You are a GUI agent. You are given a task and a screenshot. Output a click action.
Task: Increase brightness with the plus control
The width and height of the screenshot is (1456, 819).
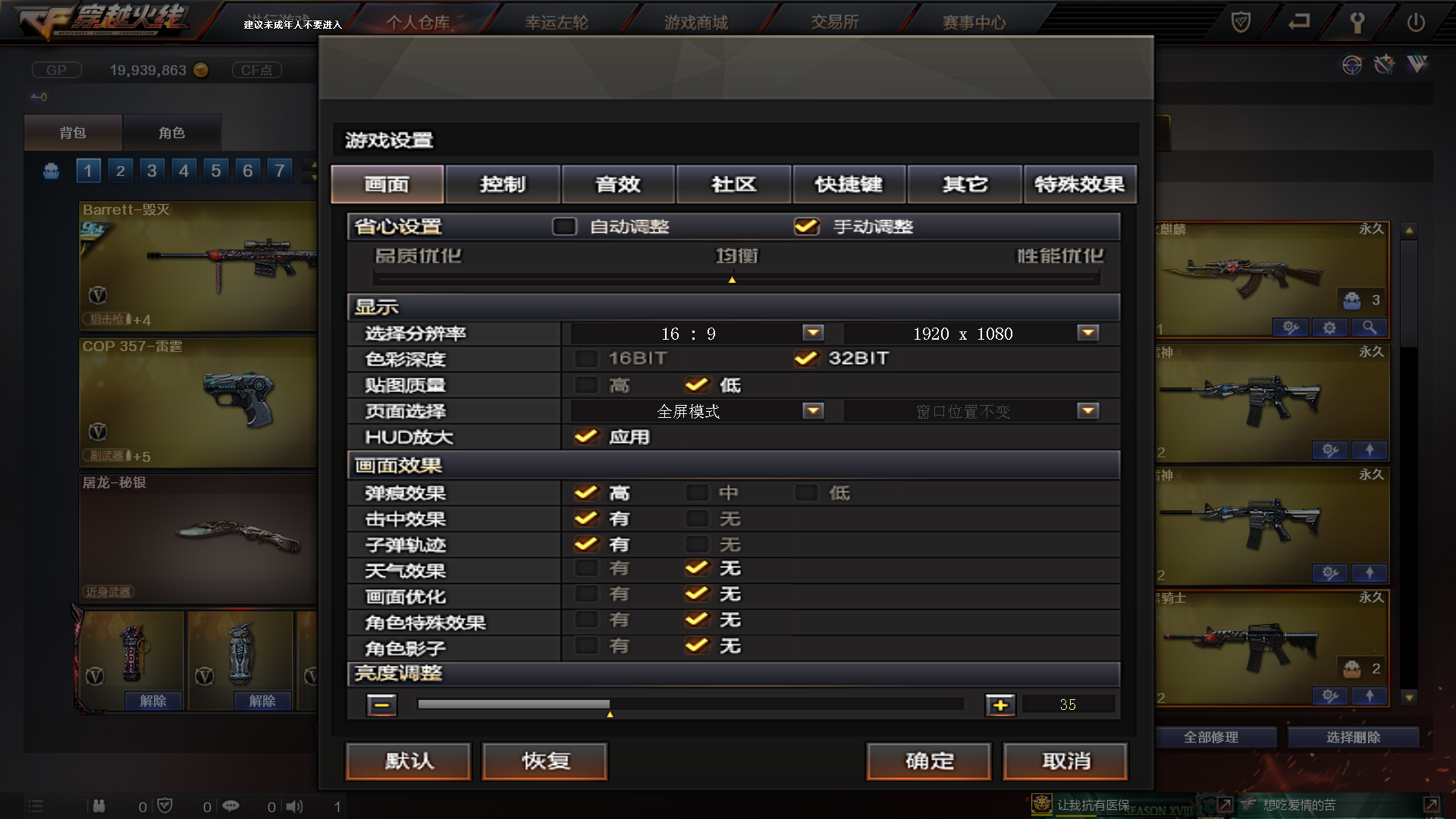coord(1000,704)
